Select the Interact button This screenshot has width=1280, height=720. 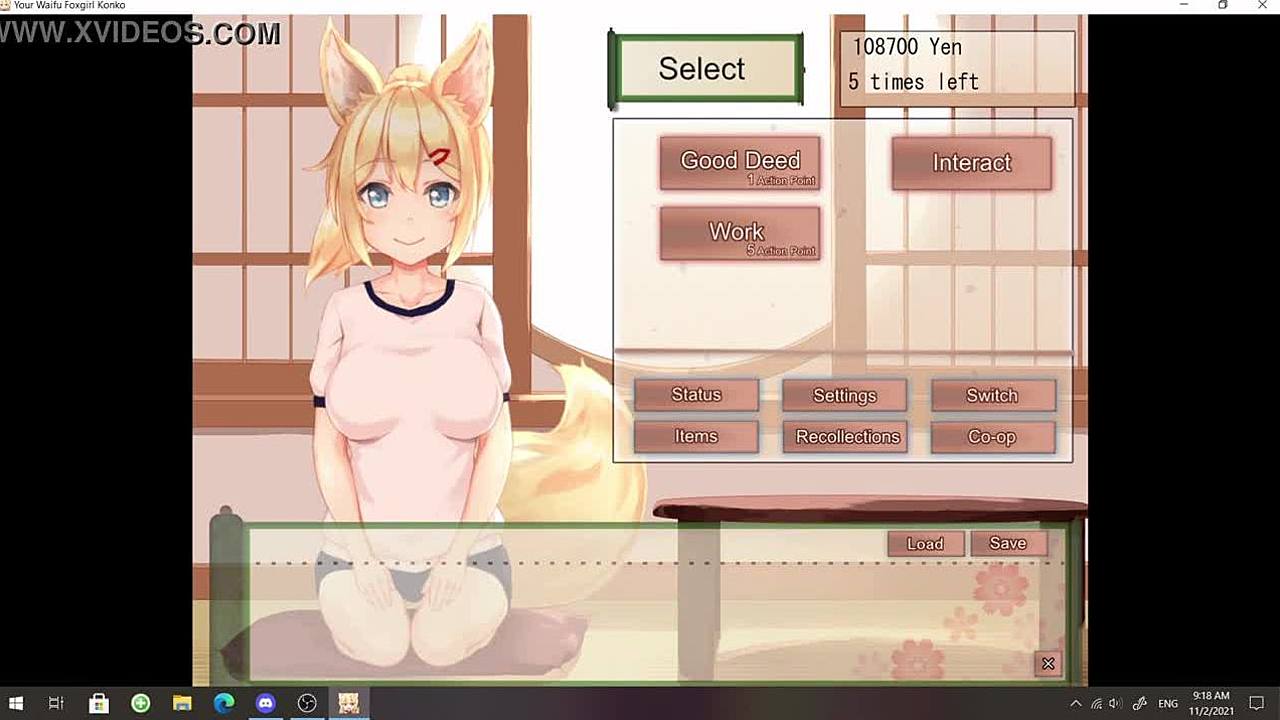971,163
